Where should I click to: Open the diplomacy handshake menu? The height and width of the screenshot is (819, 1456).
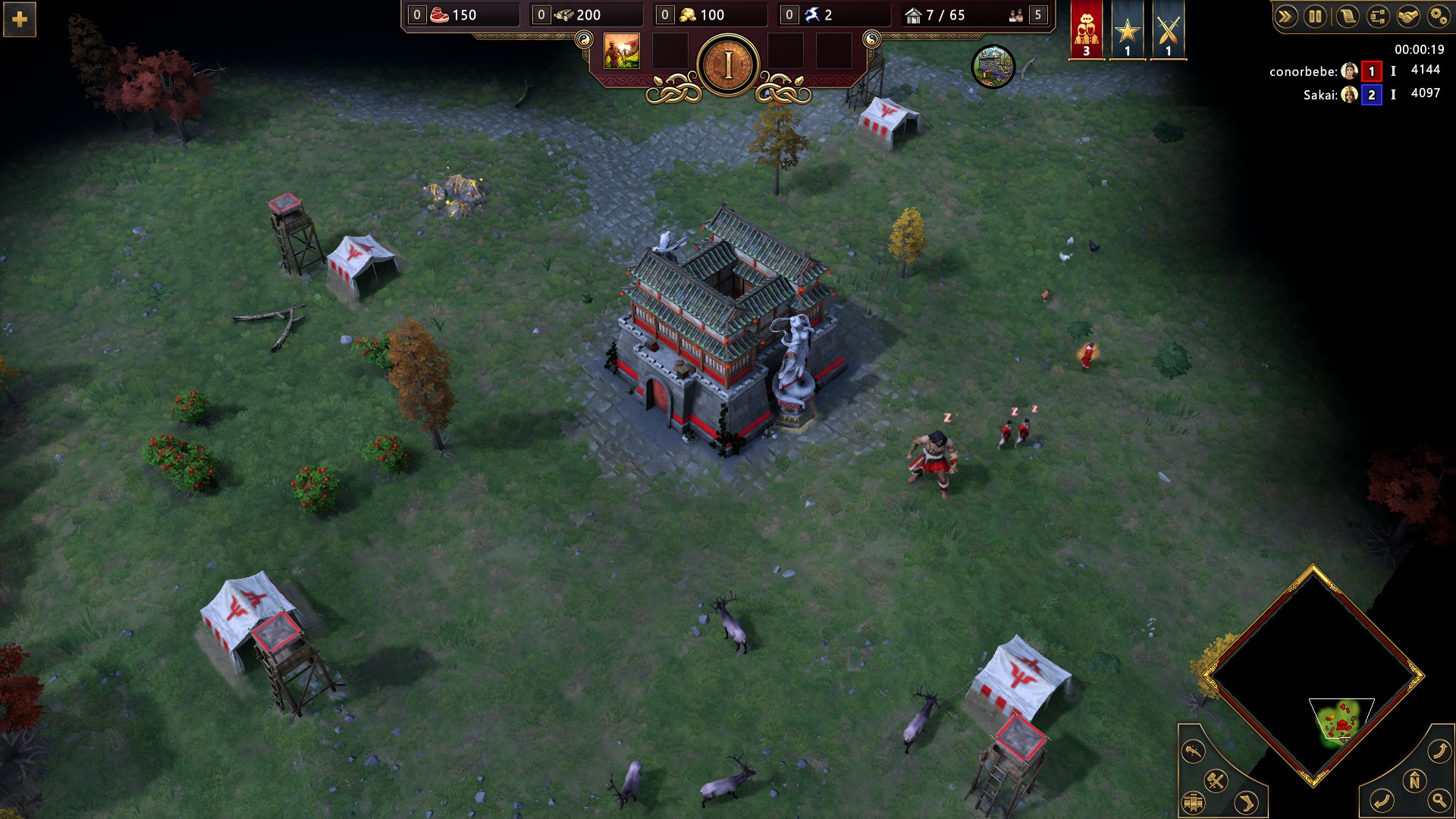[1408, 16]
